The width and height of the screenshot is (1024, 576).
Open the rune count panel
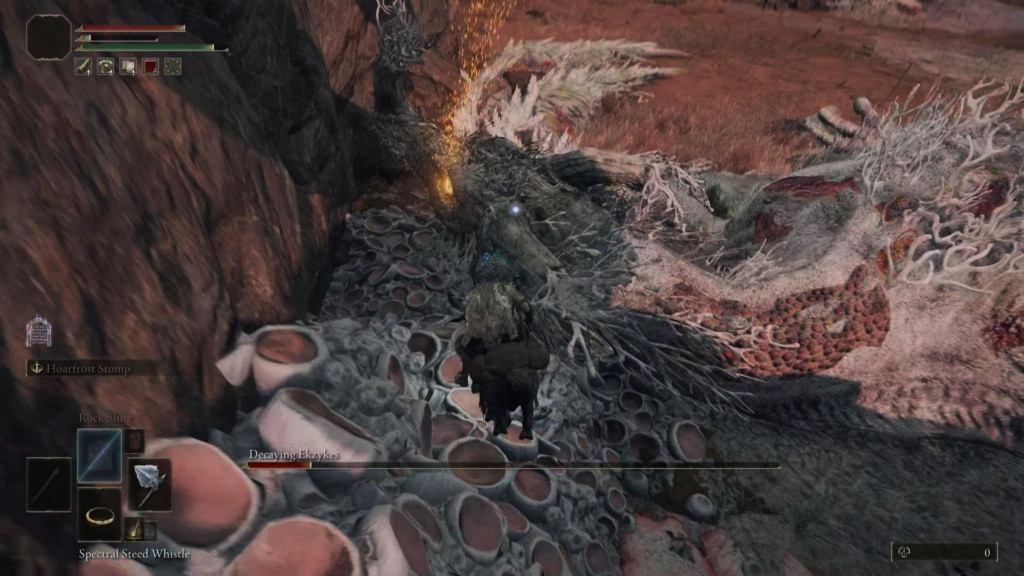(x=944, y=551)
